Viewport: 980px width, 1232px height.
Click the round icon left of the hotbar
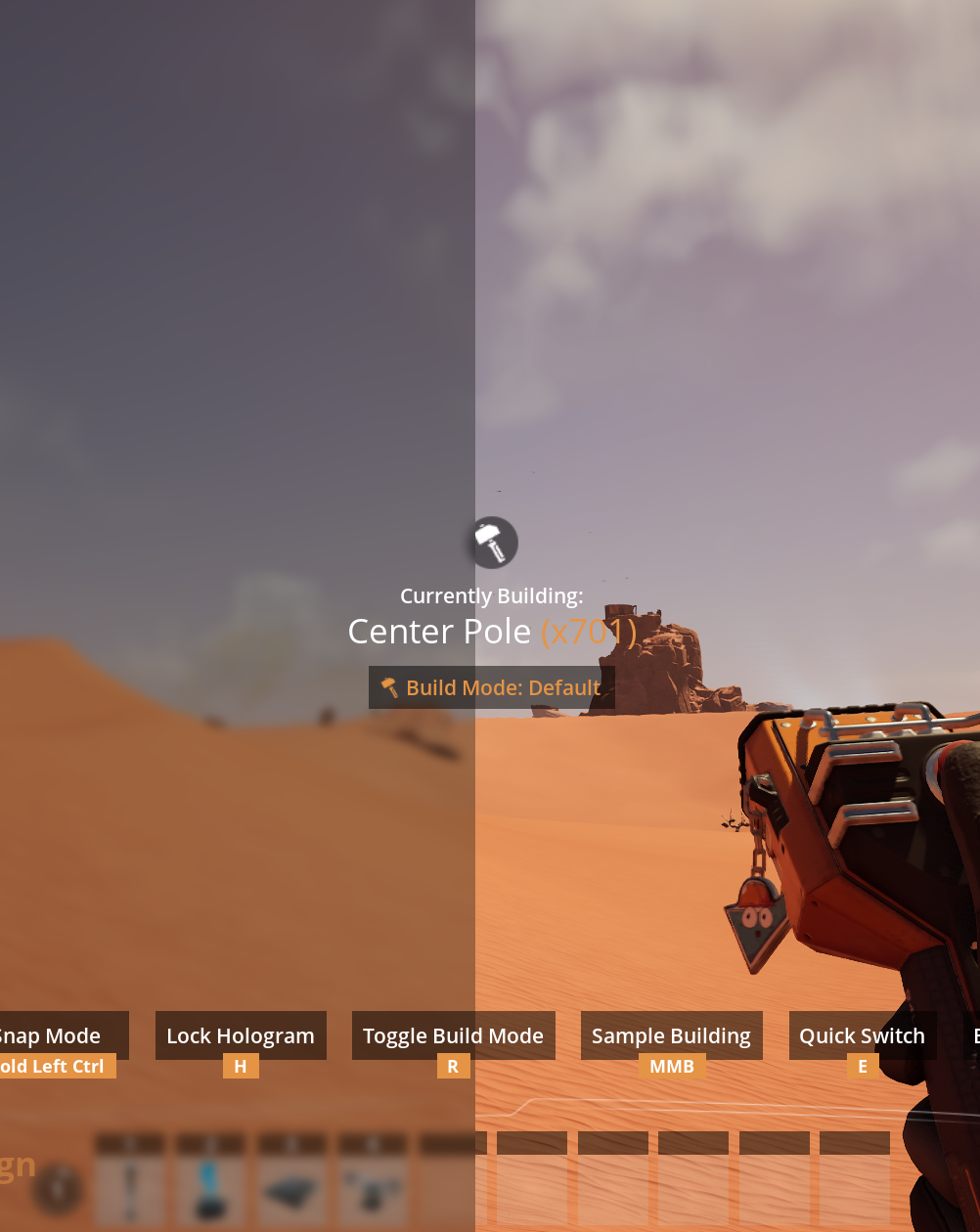click(x=57, y=1187)
